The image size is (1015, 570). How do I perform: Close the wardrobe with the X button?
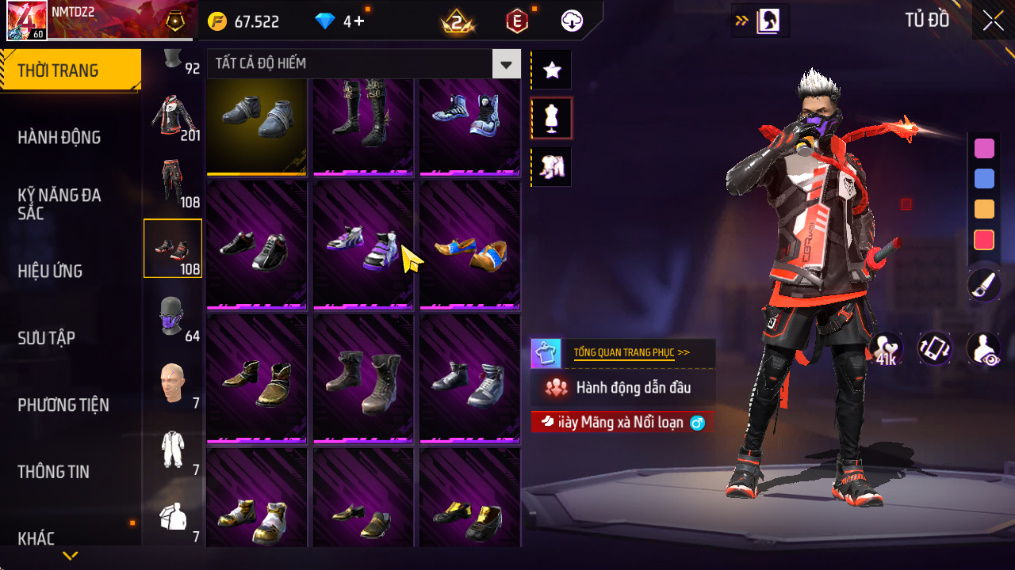pyautogui.click(x=993, y=21)
